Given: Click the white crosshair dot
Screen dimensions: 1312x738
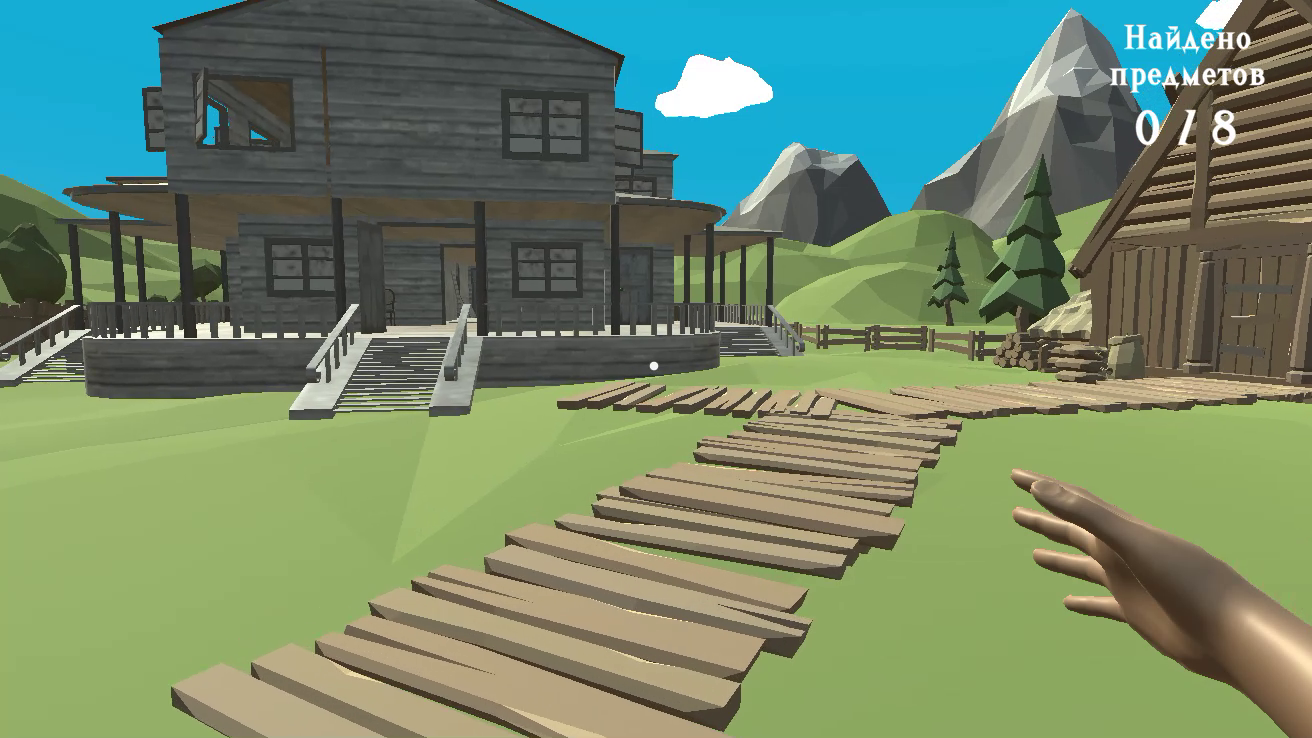Looking at the screenshot, I should [x=654, y=364].
